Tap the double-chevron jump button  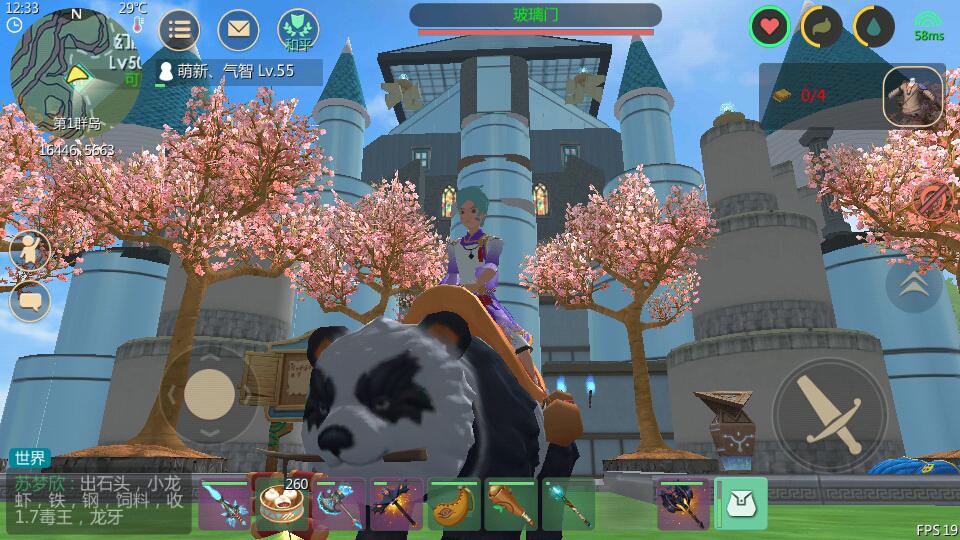[913, 285]
